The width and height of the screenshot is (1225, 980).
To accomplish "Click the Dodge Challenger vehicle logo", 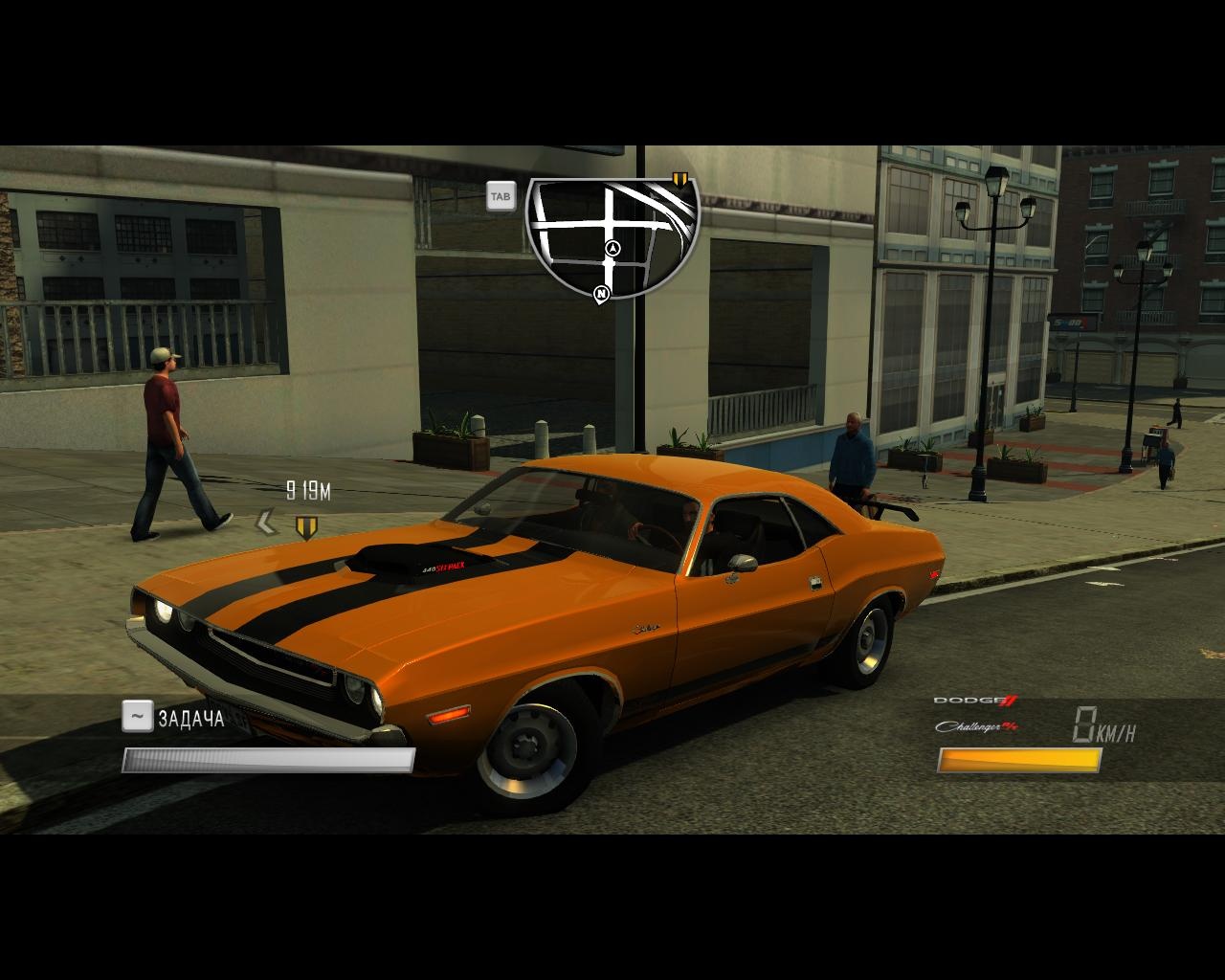I will click(x=976, y=714).
